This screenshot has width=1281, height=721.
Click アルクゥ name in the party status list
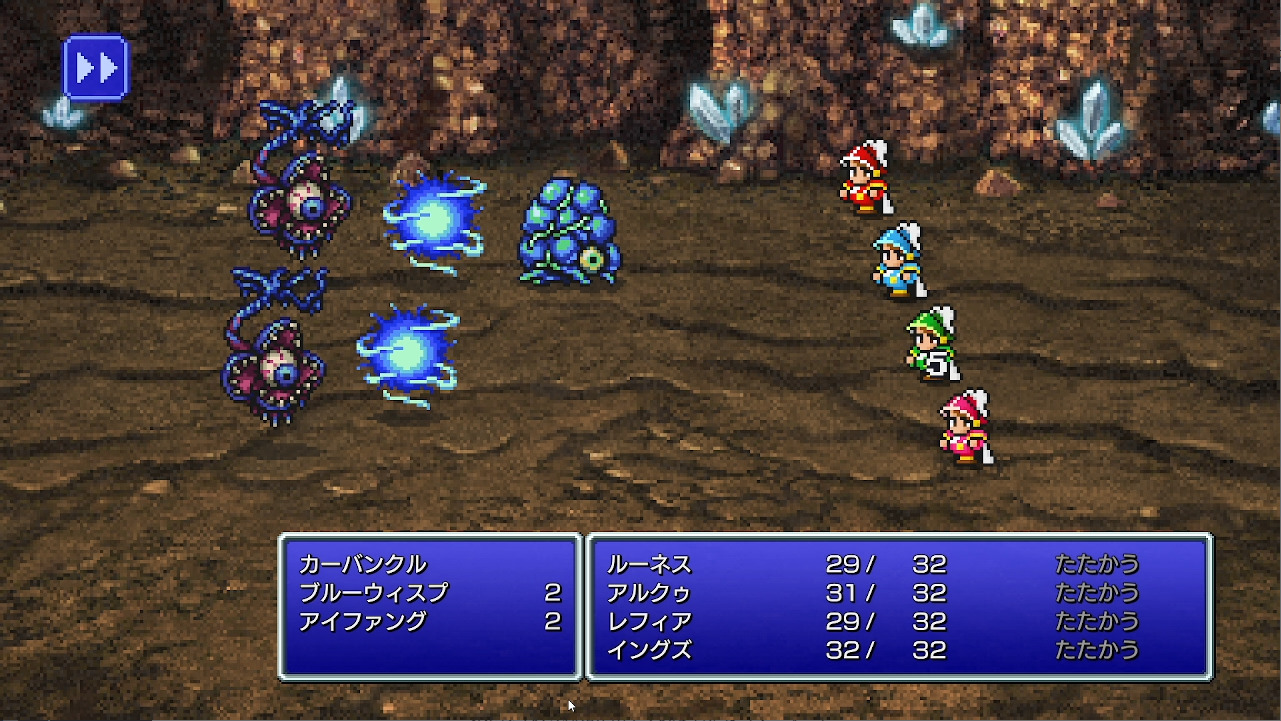[x=651, y=593]
